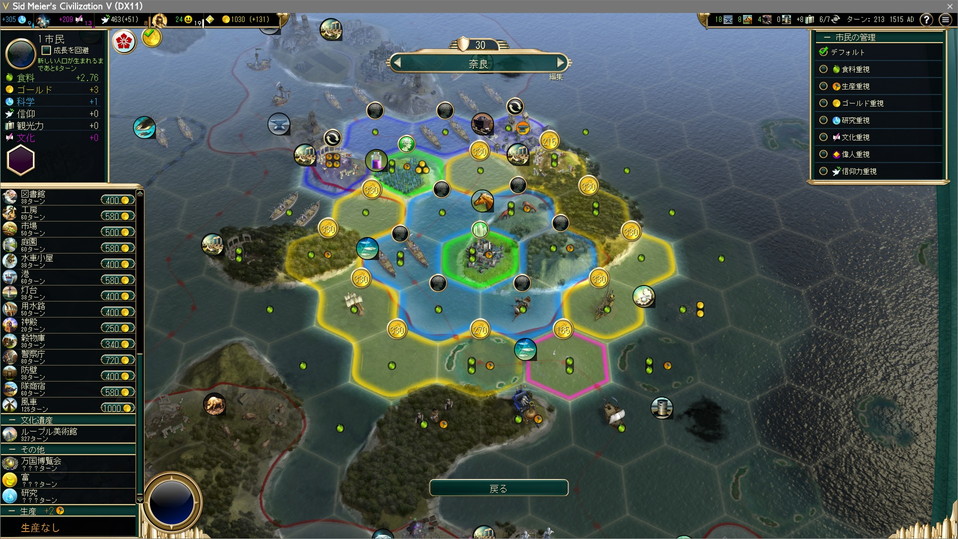The height and width of the screenshot is (539, 958).
Task: Select ルーブル美術館 in the production list
Action: (60, 433)
